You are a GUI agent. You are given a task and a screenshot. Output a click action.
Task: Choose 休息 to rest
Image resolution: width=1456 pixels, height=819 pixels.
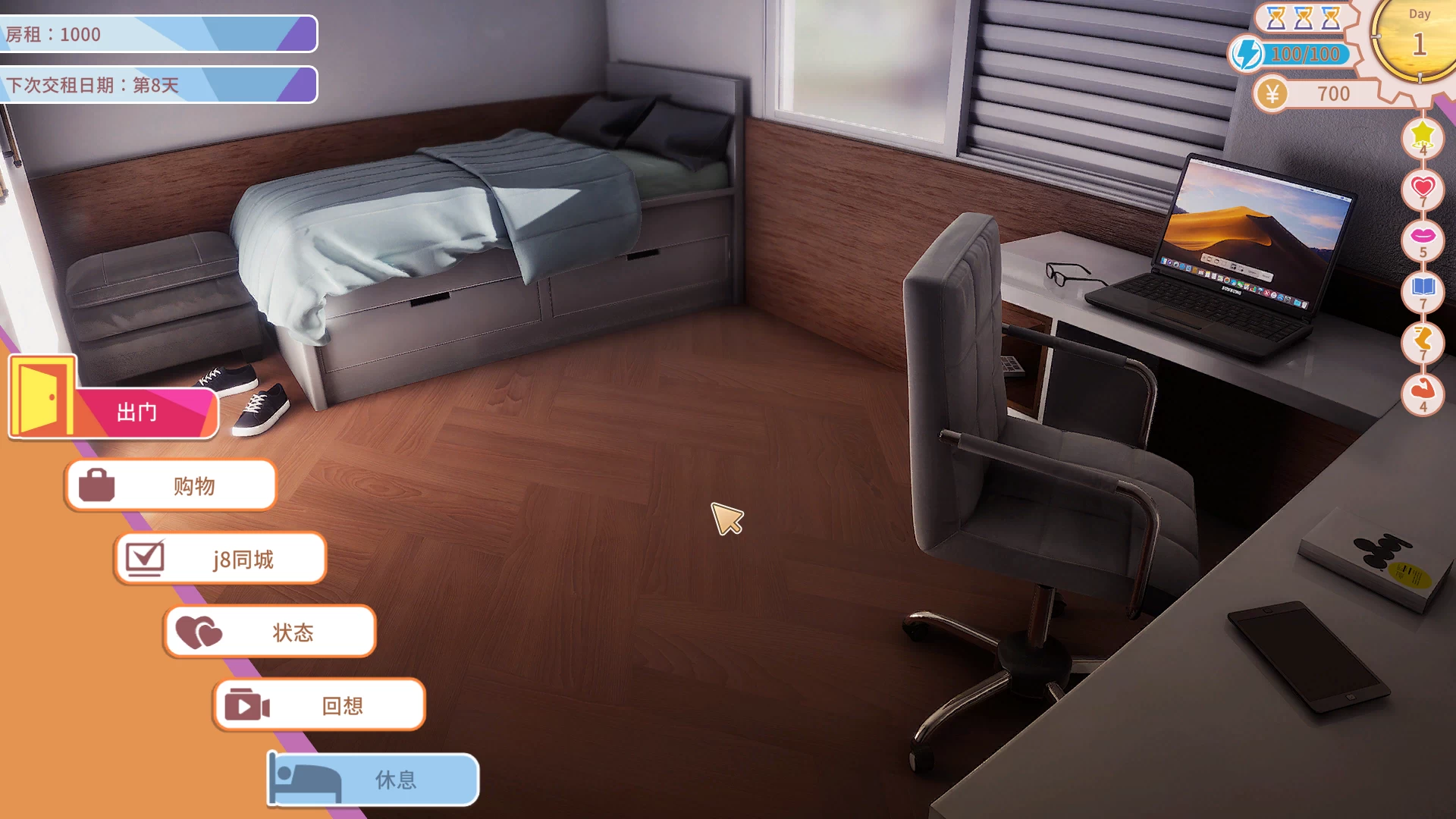[374, 779]
